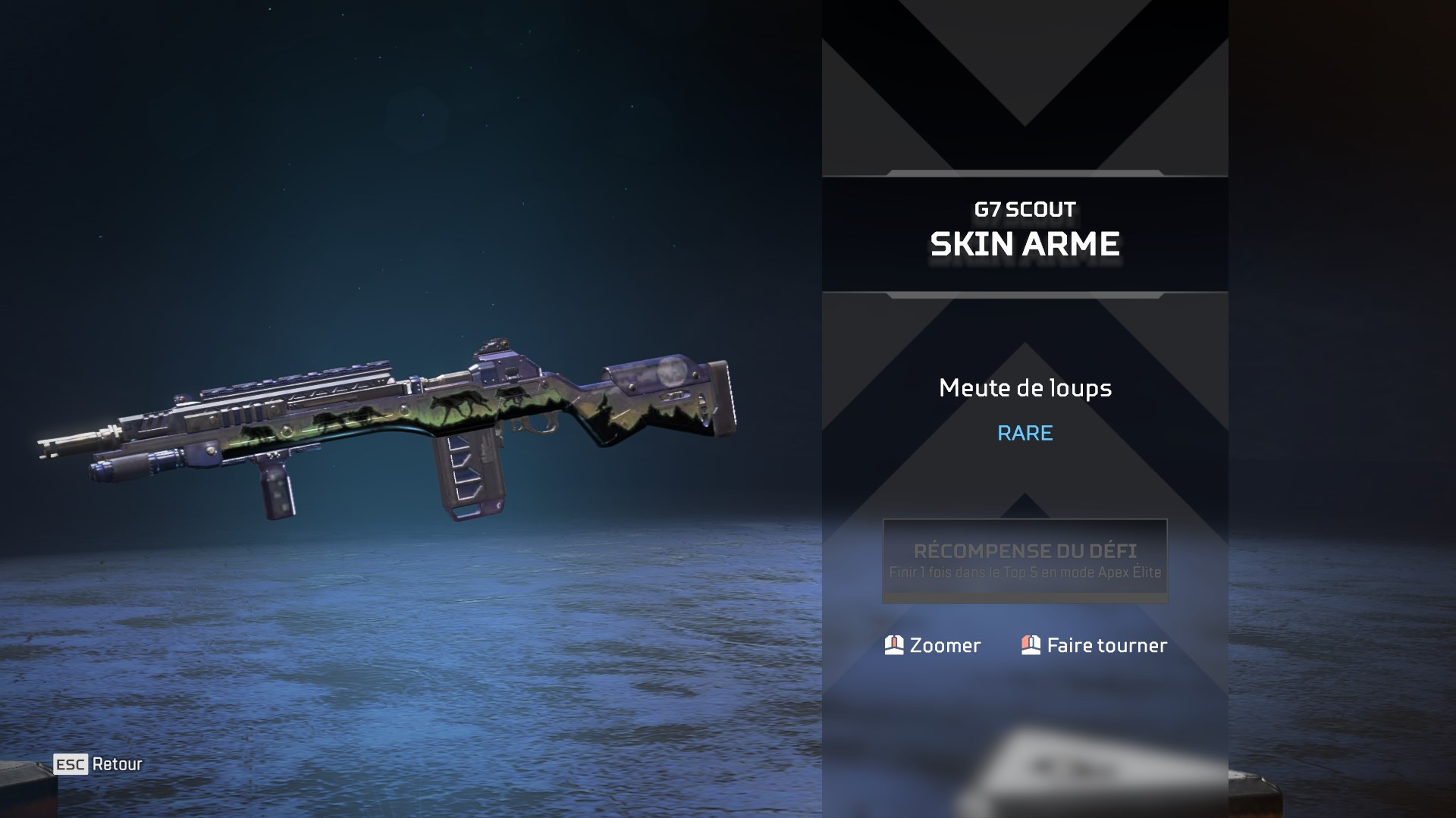Click the blue RARE colored text
Image resolution: width=1456 pixels, height=818 pixels.
tap(1025, 434)
